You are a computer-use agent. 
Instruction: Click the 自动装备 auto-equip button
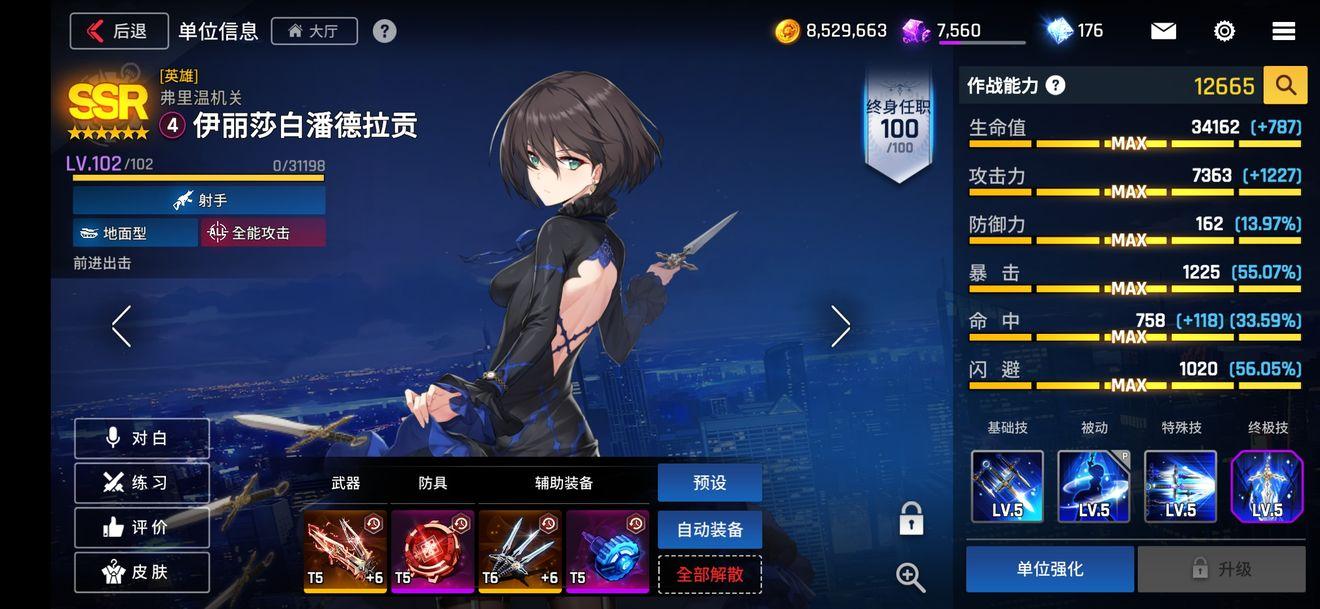709,529
